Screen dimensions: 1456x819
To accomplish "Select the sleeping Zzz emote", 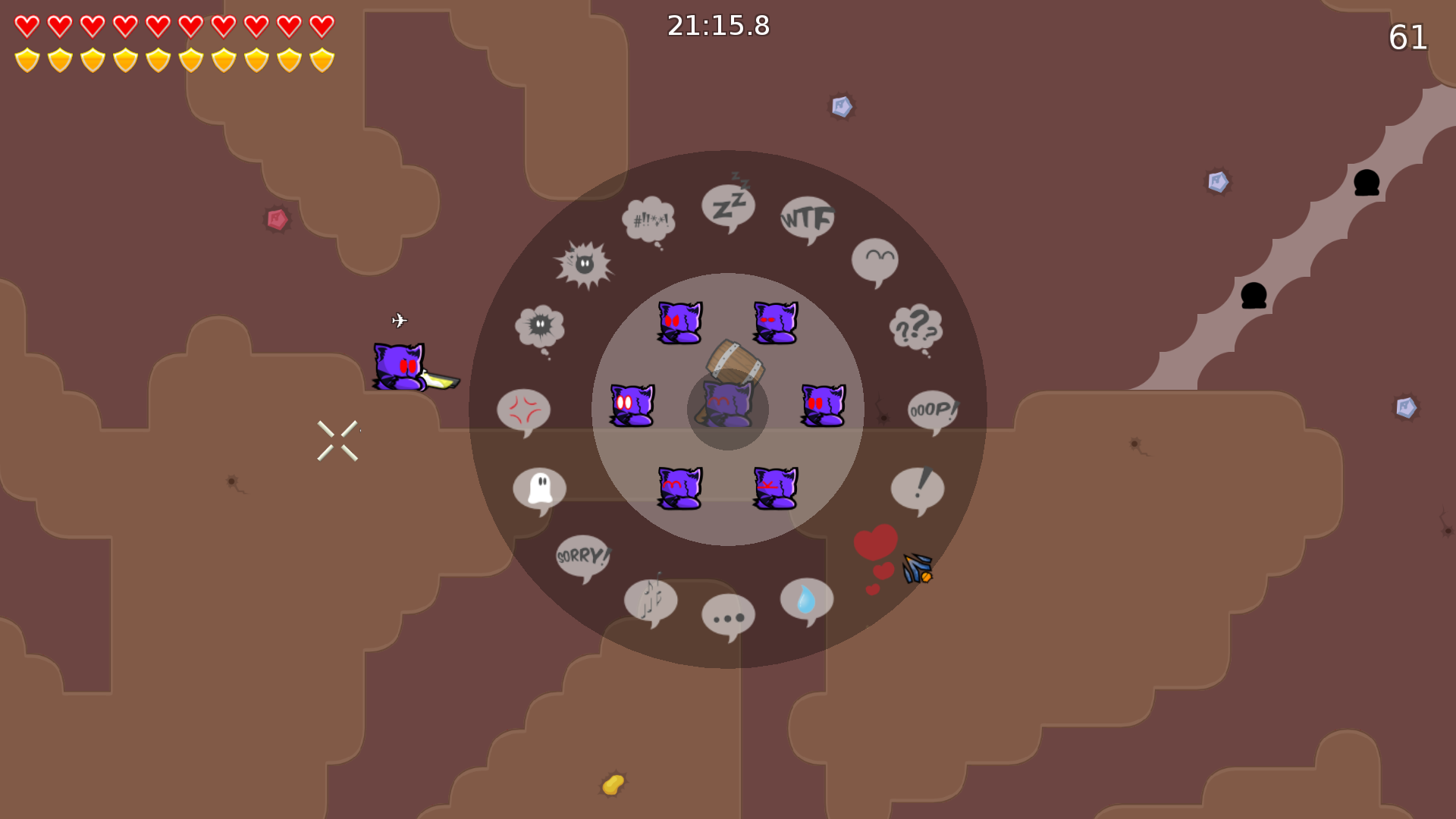I will (x=730, y=205).
